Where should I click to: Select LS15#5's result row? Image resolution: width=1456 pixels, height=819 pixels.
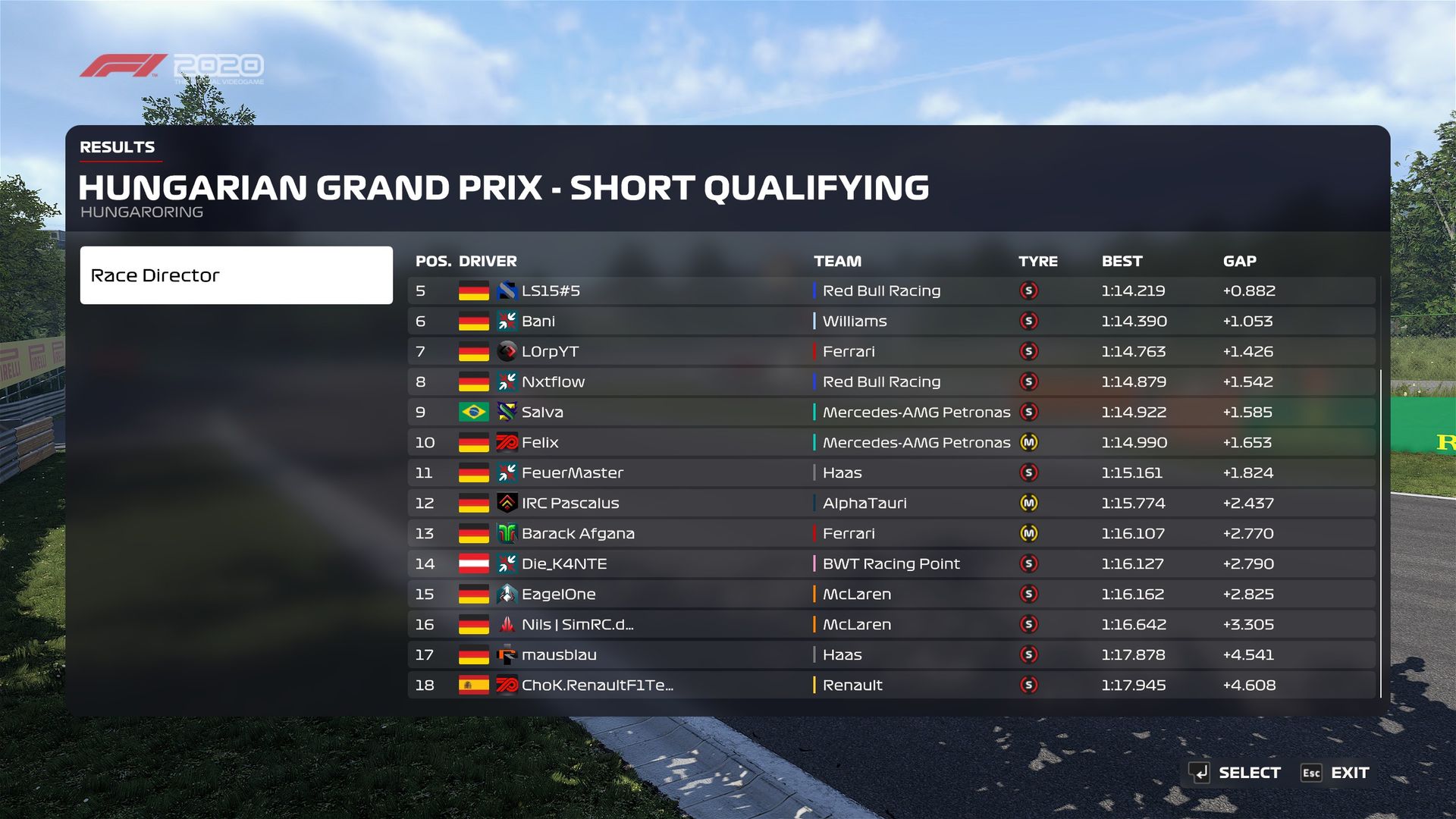tap(890, 290)
